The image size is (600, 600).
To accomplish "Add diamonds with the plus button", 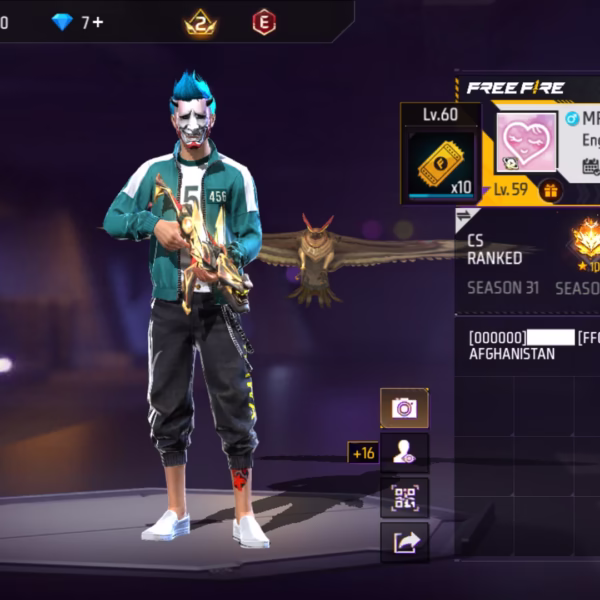I will tap(98, 21).
